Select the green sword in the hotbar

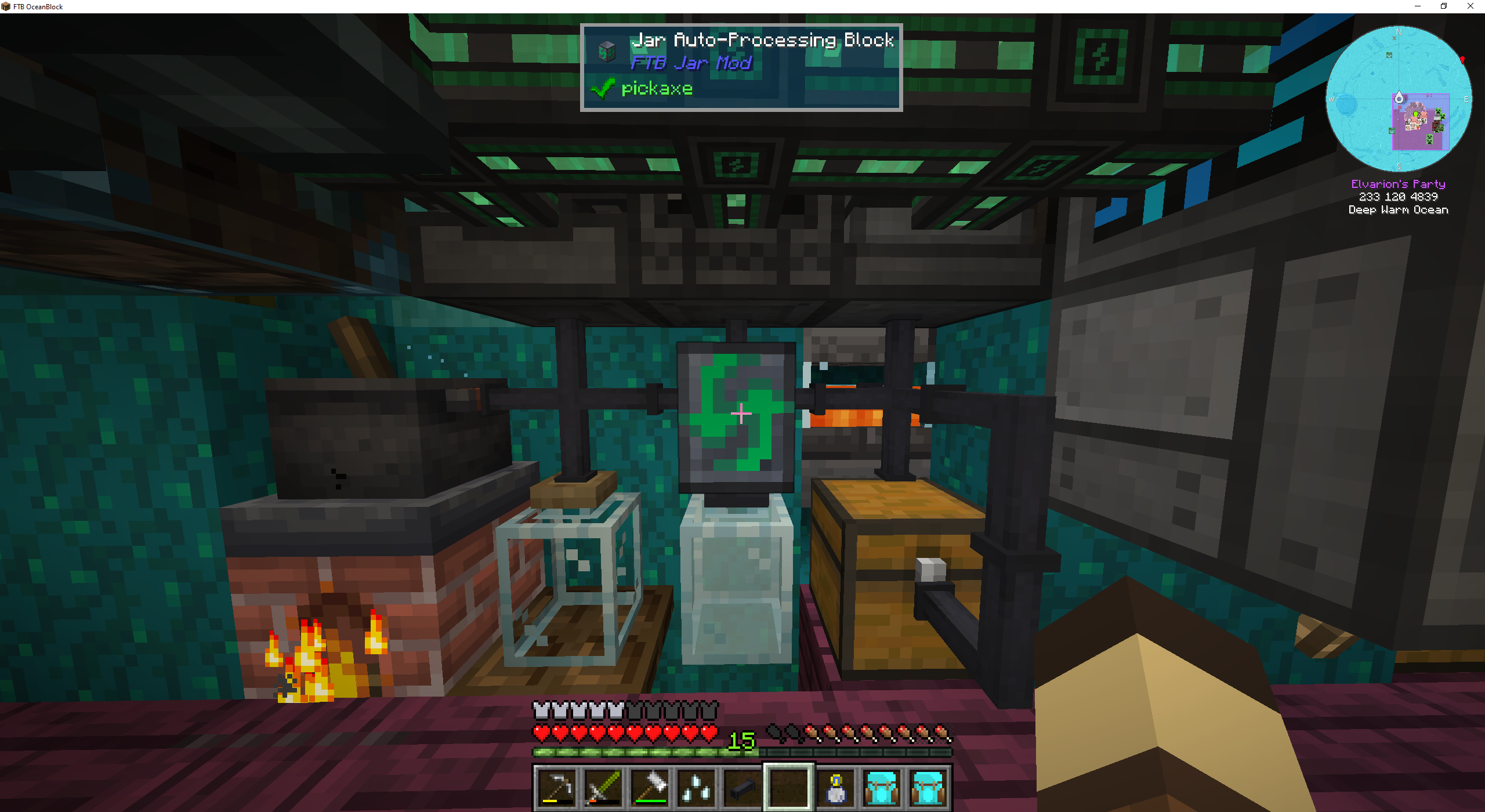[x=603, y=788]
